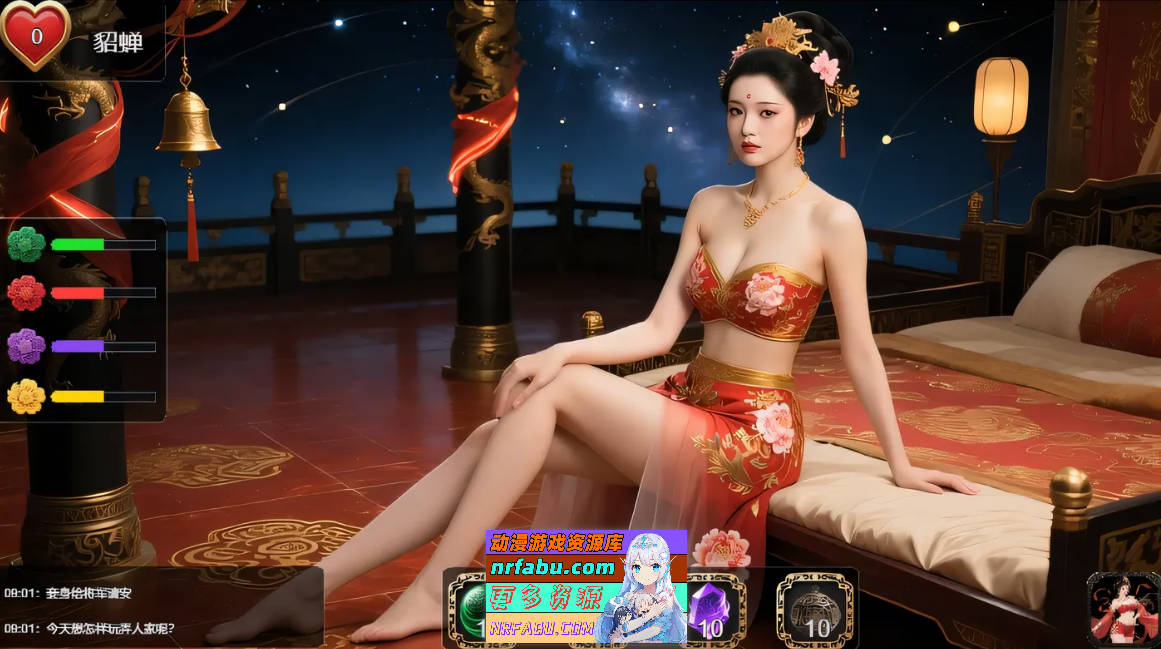Open the red-dressed dancer portrait icon
Image resolution: width=1161 pixels, height=649 pixels.
[x=1122, y=609]
